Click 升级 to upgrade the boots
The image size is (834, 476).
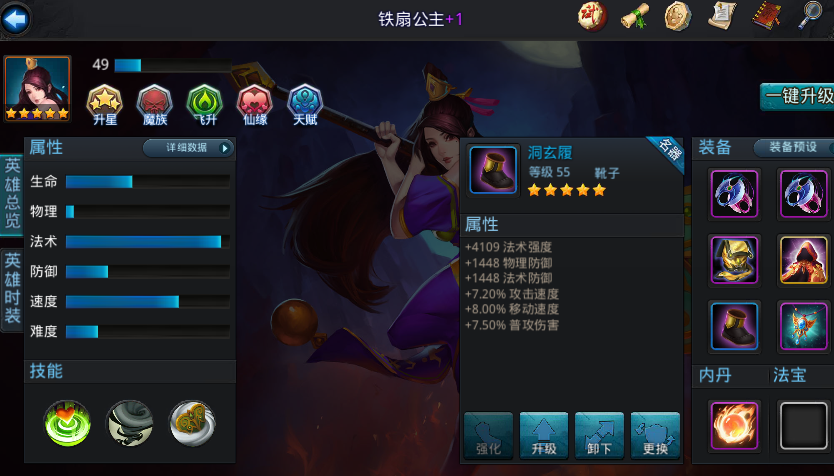[x=543, y=436]
